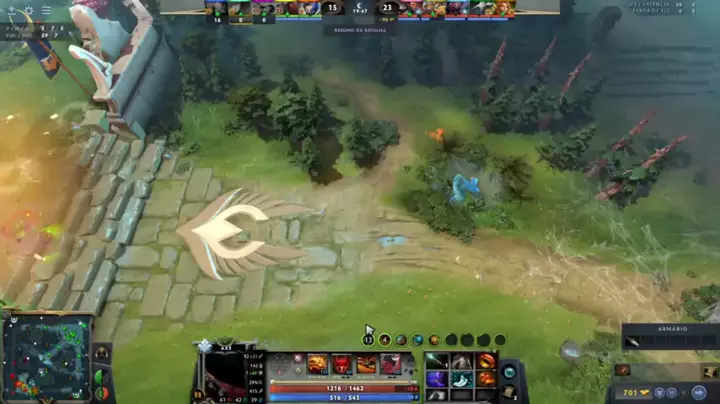Open the quick-buy item beside the gold
The width and height of the screenshot is (720, 404).
(623, 370)
